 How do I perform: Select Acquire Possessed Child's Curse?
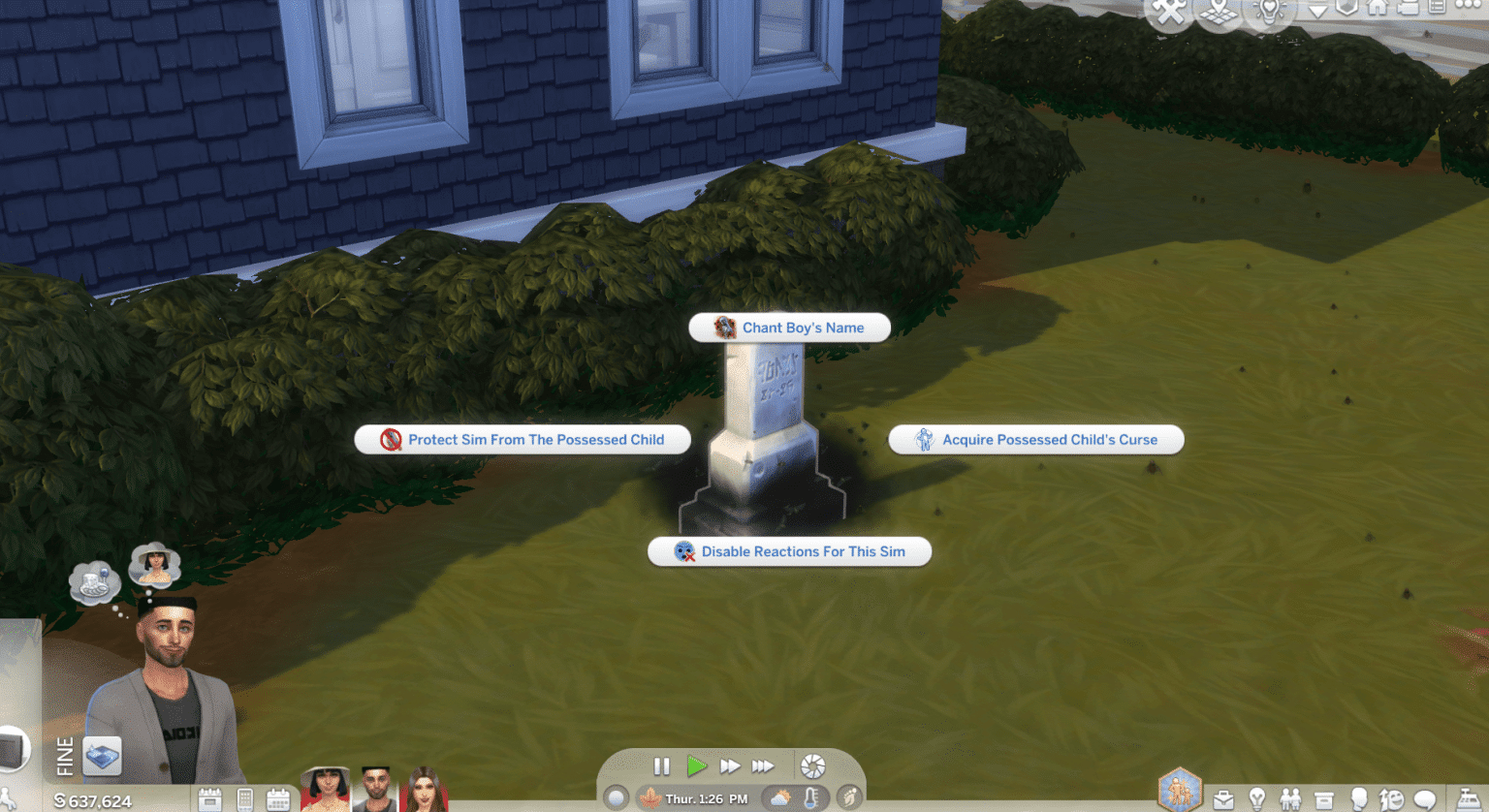(1035, 439)
